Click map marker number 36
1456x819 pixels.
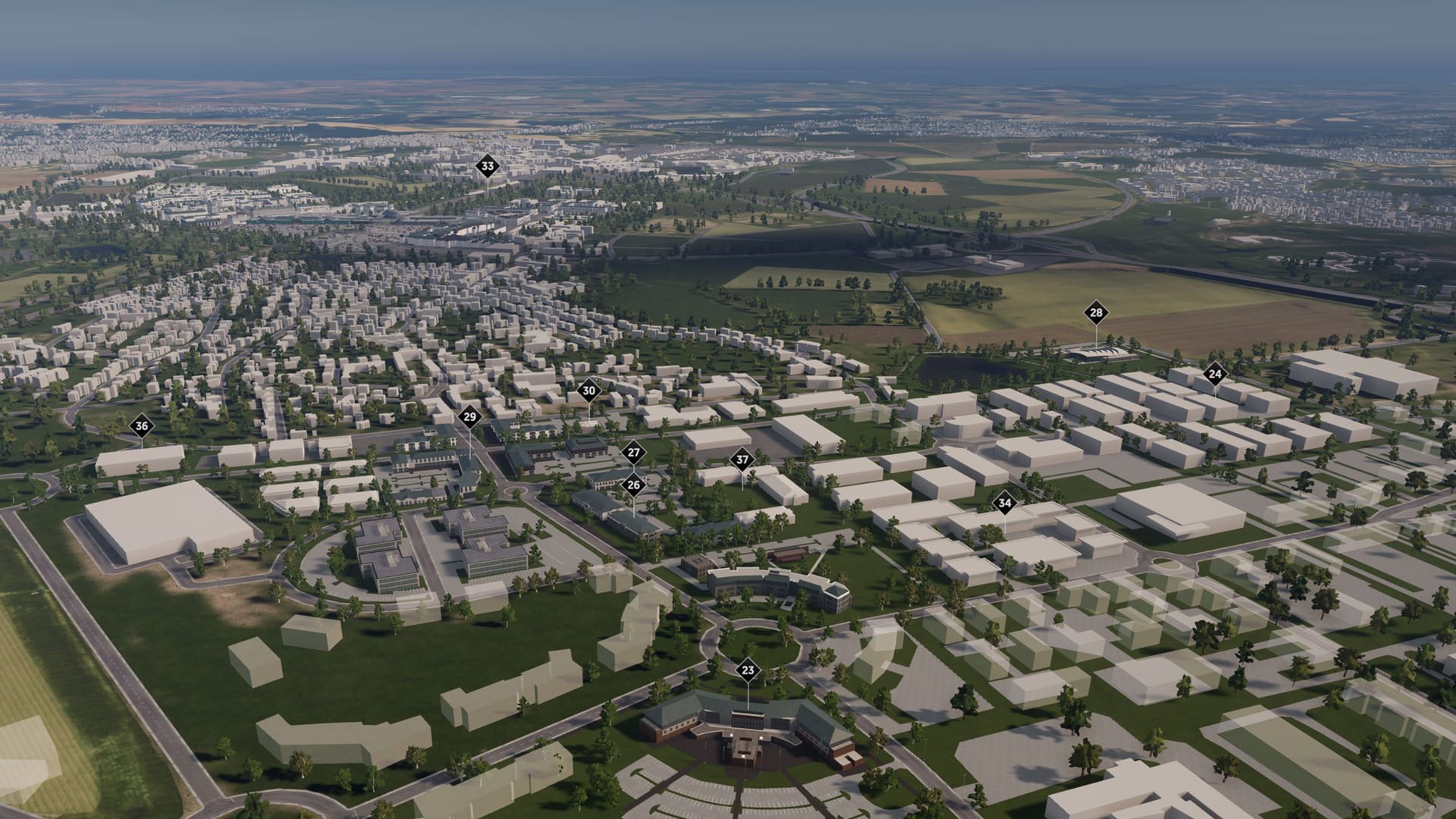coord(142,426)
